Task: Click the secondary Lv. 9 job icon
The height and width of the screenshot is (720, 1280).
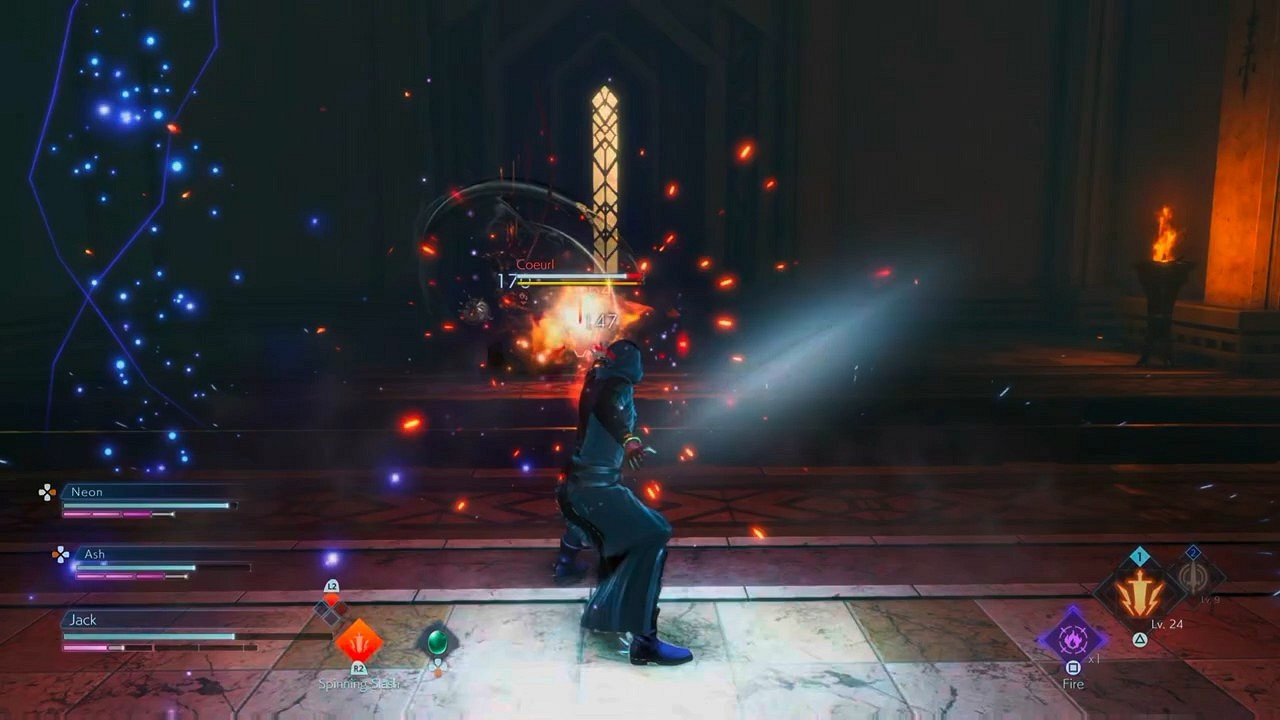Action: click(x=1194, y=578)
